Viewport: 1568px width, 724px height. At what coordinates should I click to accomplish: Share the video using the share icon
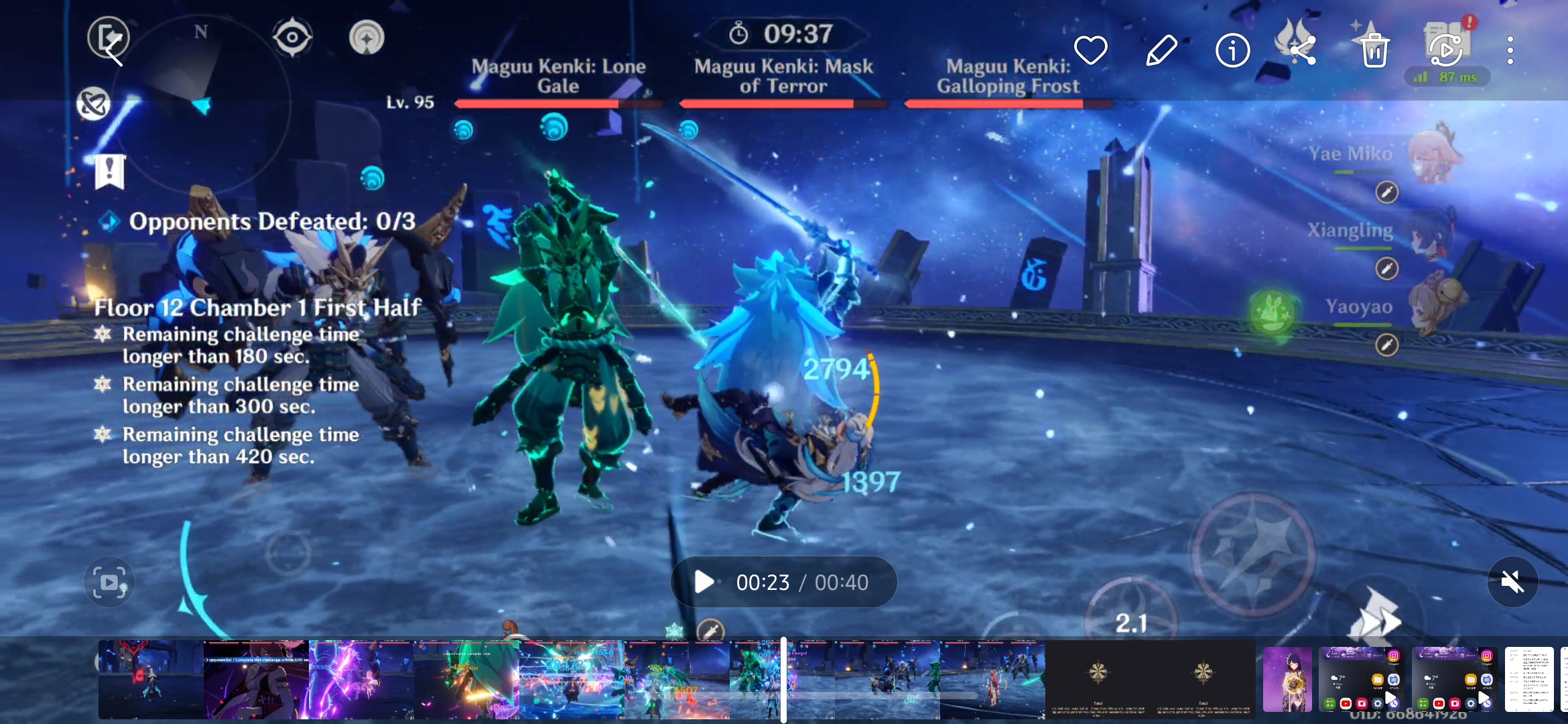point(1303,50)
